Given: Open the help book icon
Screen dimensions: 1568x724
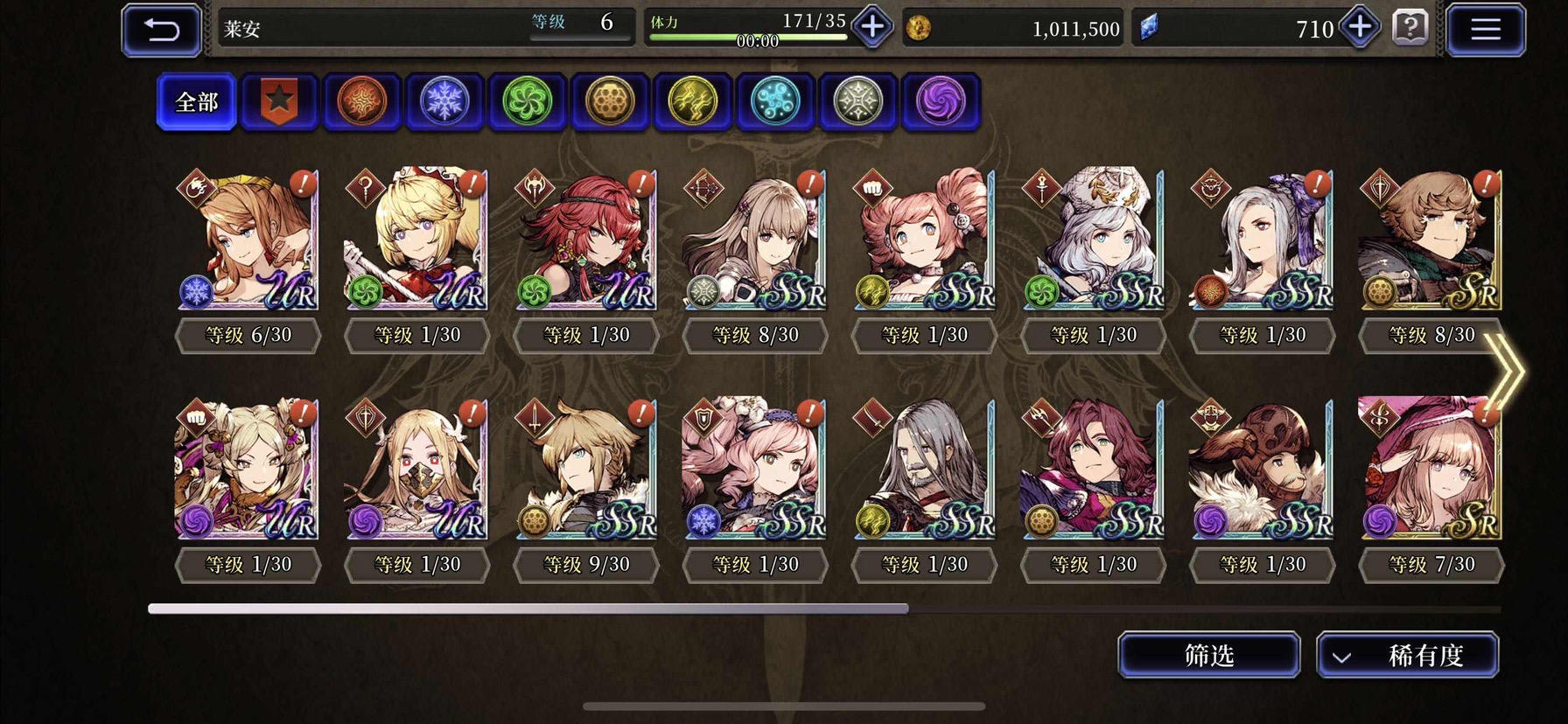Looking at the screenshot, I should (x=1409, y=29).
